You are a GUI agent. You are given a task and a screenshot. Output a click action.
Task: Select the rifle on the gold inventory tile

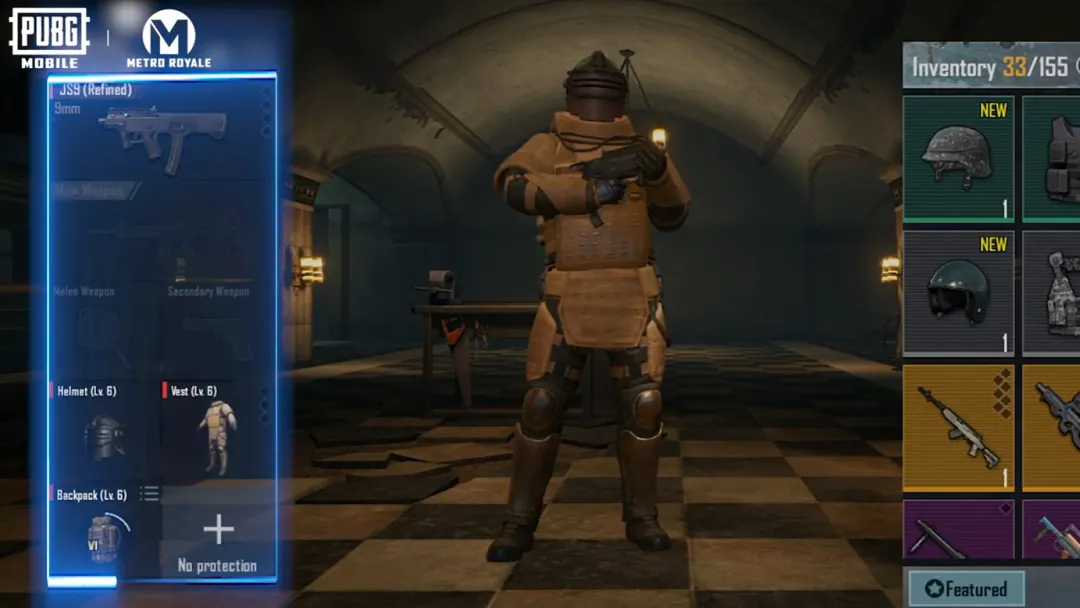point(958,428)
